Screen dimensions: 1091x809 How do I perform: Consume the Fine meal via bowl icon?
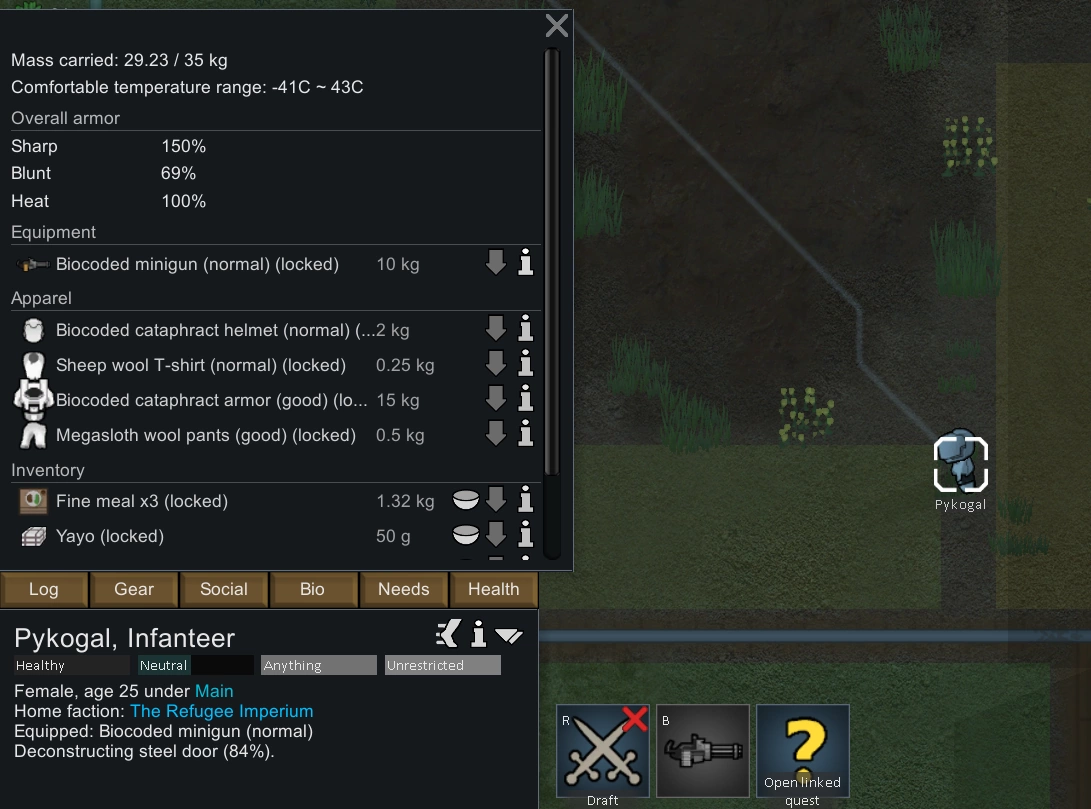tap(464, 501)
